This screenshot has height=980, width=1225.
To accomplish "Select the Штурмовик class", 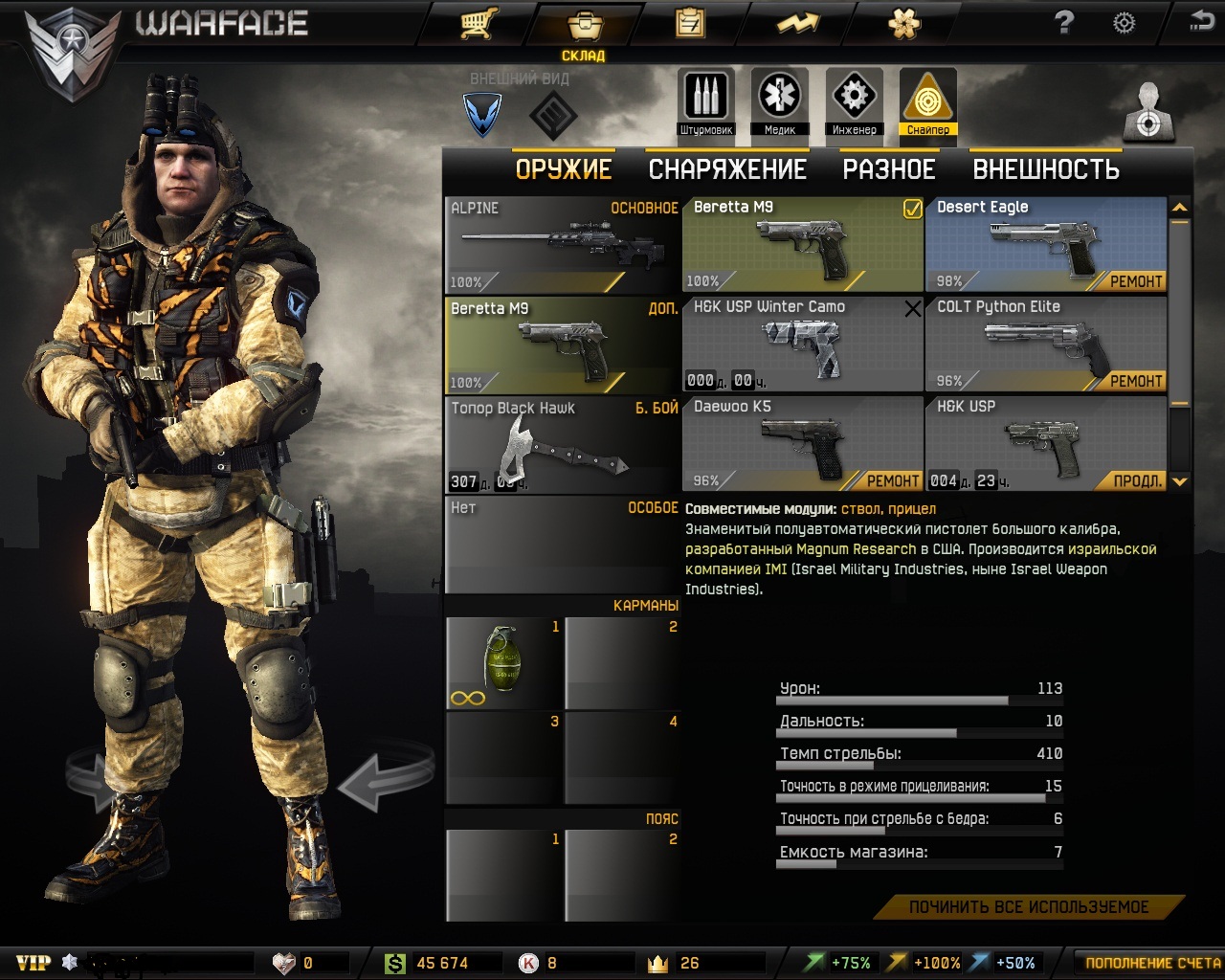I will [706, 102].
